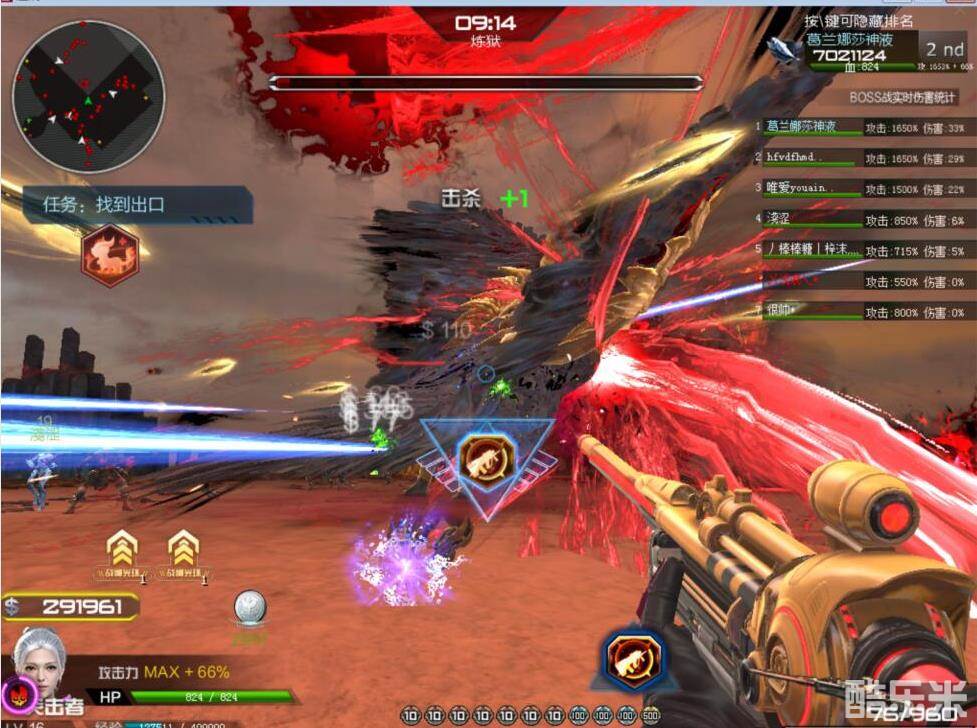Click the red hexagon beast buff icon
This screenshot has height=728, width=977.
click(x=109, y=255)
